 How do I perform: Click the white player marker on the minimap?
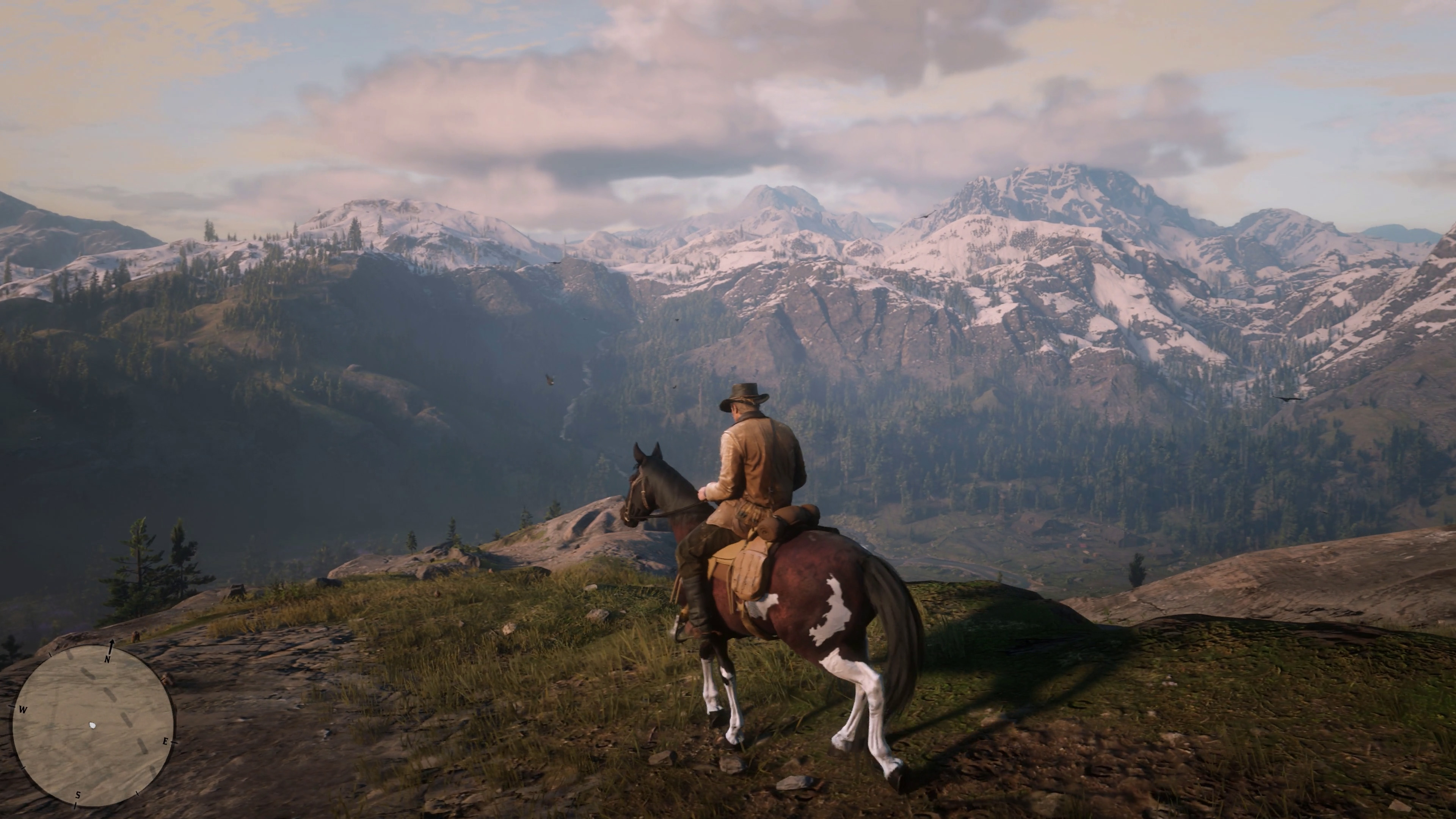point(93,726)
